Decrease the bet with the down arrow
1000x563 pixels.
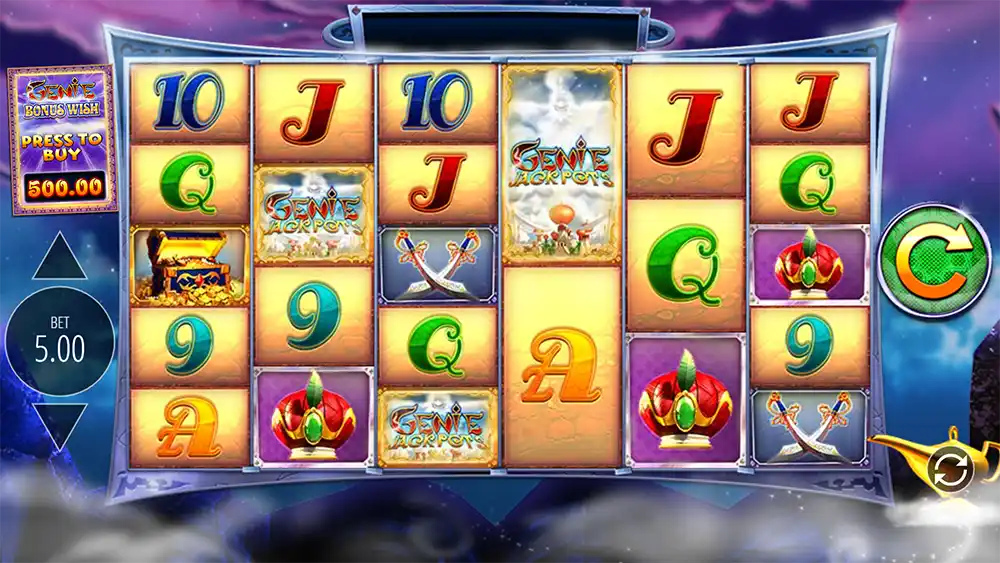(x=60, y=424)
